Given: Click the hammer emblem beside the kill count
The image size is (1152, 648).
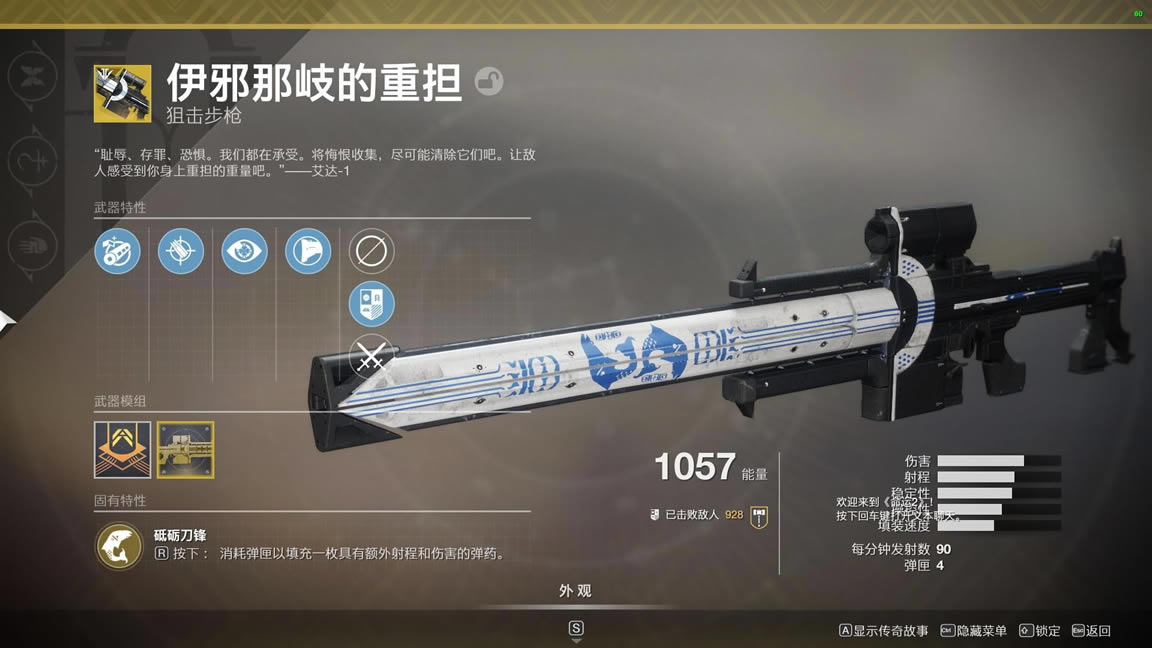Looking at the screenshot, I should (759, 516).
